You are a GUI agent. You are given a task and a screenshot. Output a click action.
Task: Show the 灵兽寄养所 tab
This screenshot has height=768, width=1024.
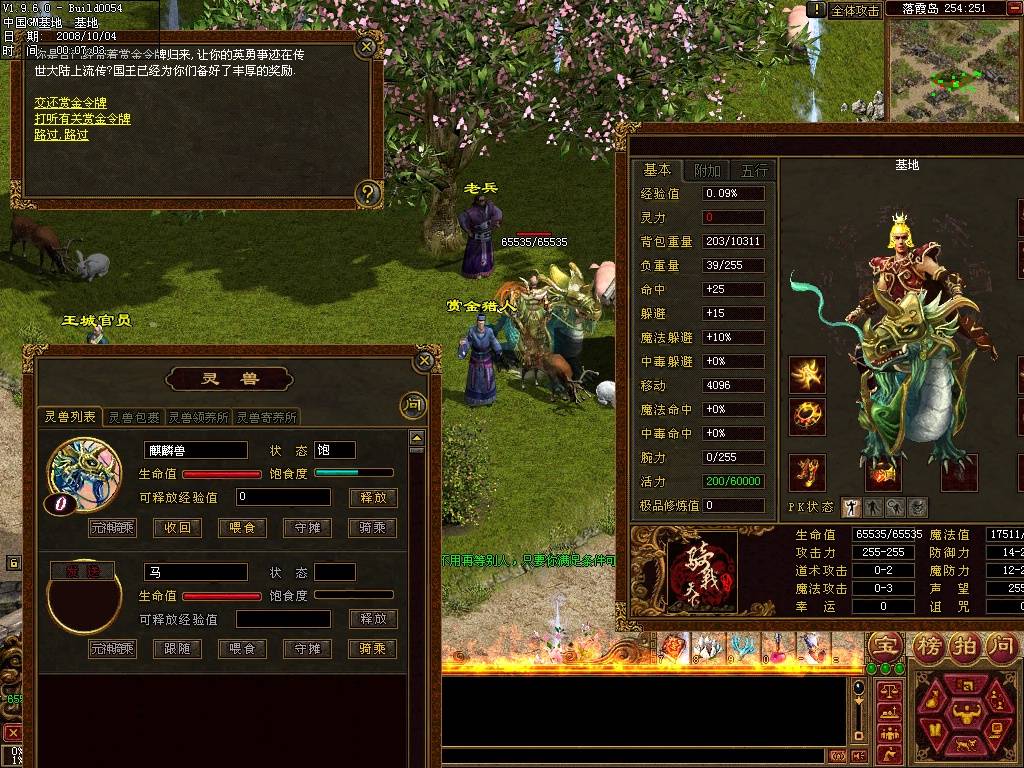coord(267,417)
